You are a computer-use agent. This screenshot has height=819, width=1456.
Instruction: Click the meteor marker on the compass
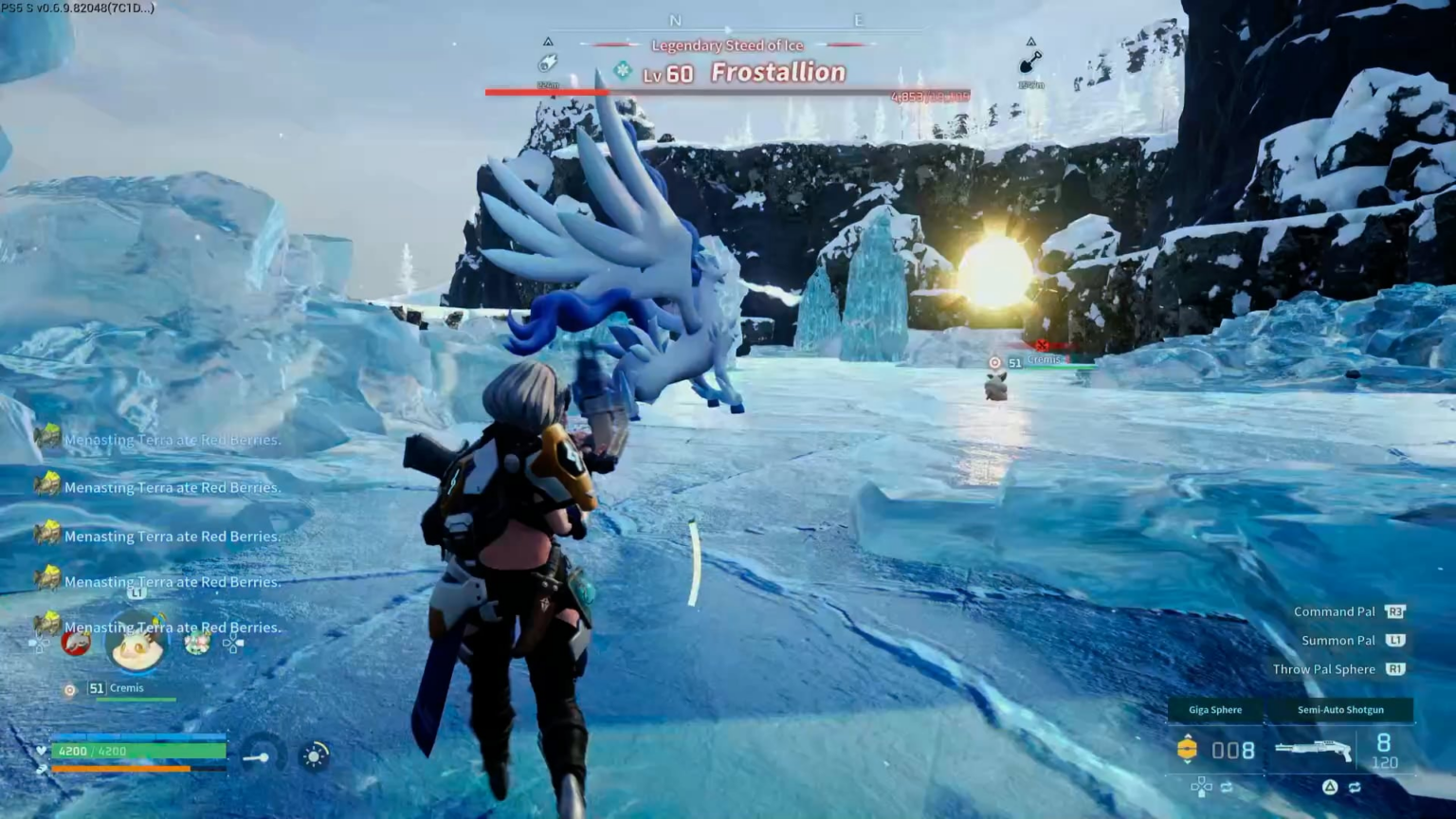click(x=548, y=64)
